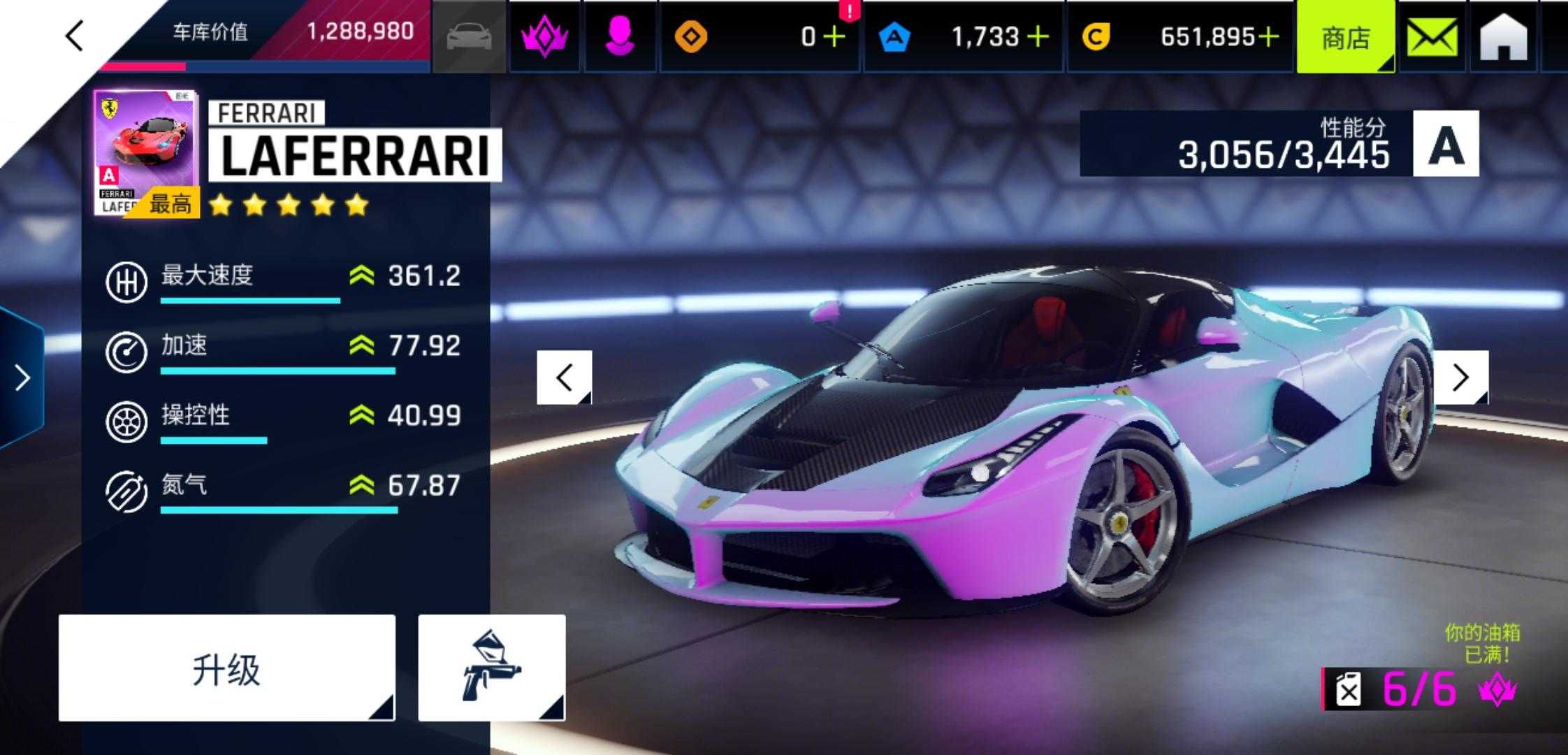Open the mail envelope inbox
The width and height of the screenshot is (1568, 755).
[x=1432, y=38]
